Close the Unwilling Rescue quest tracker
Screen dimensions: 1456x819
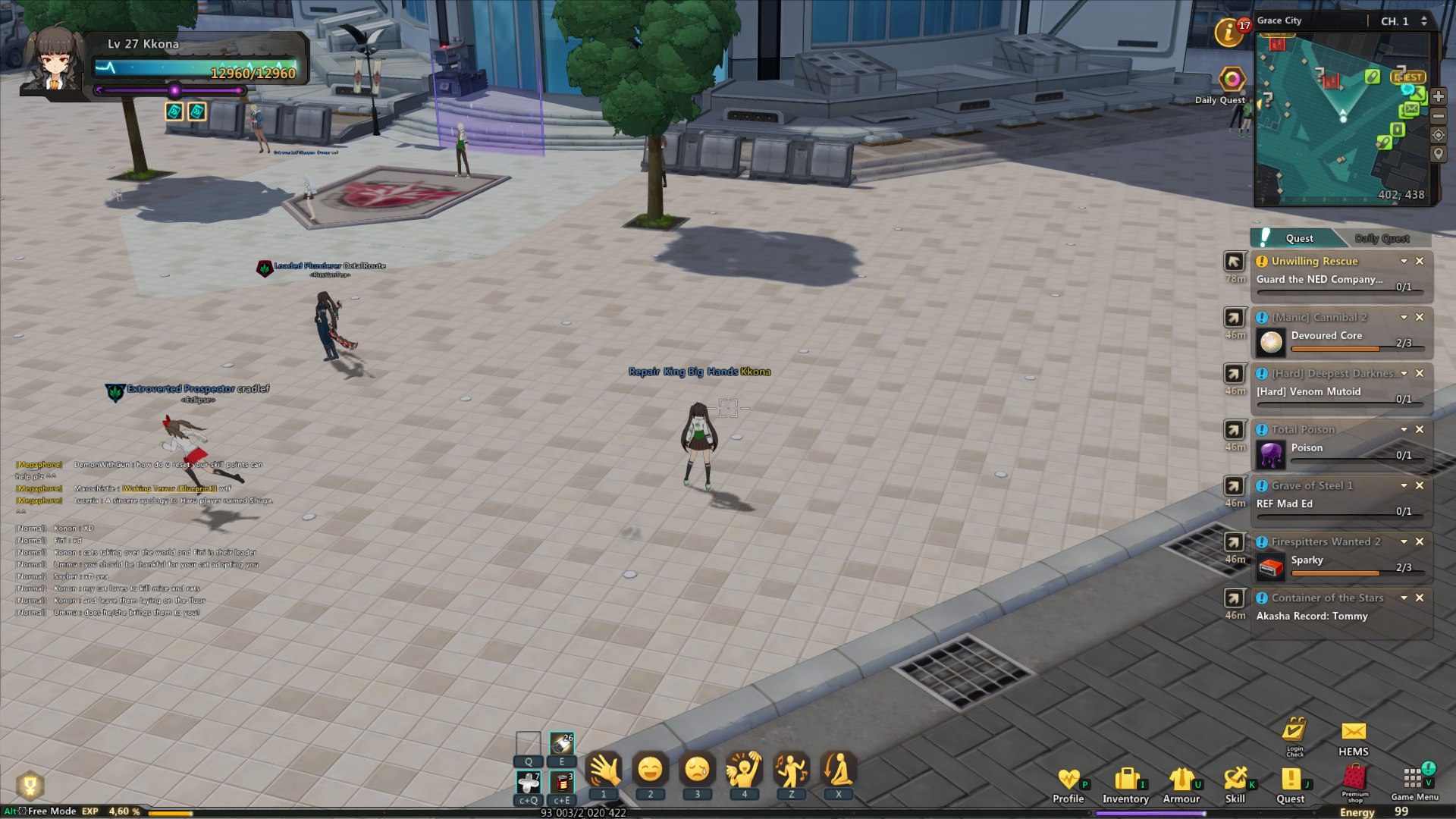[x=1420, y=261]
